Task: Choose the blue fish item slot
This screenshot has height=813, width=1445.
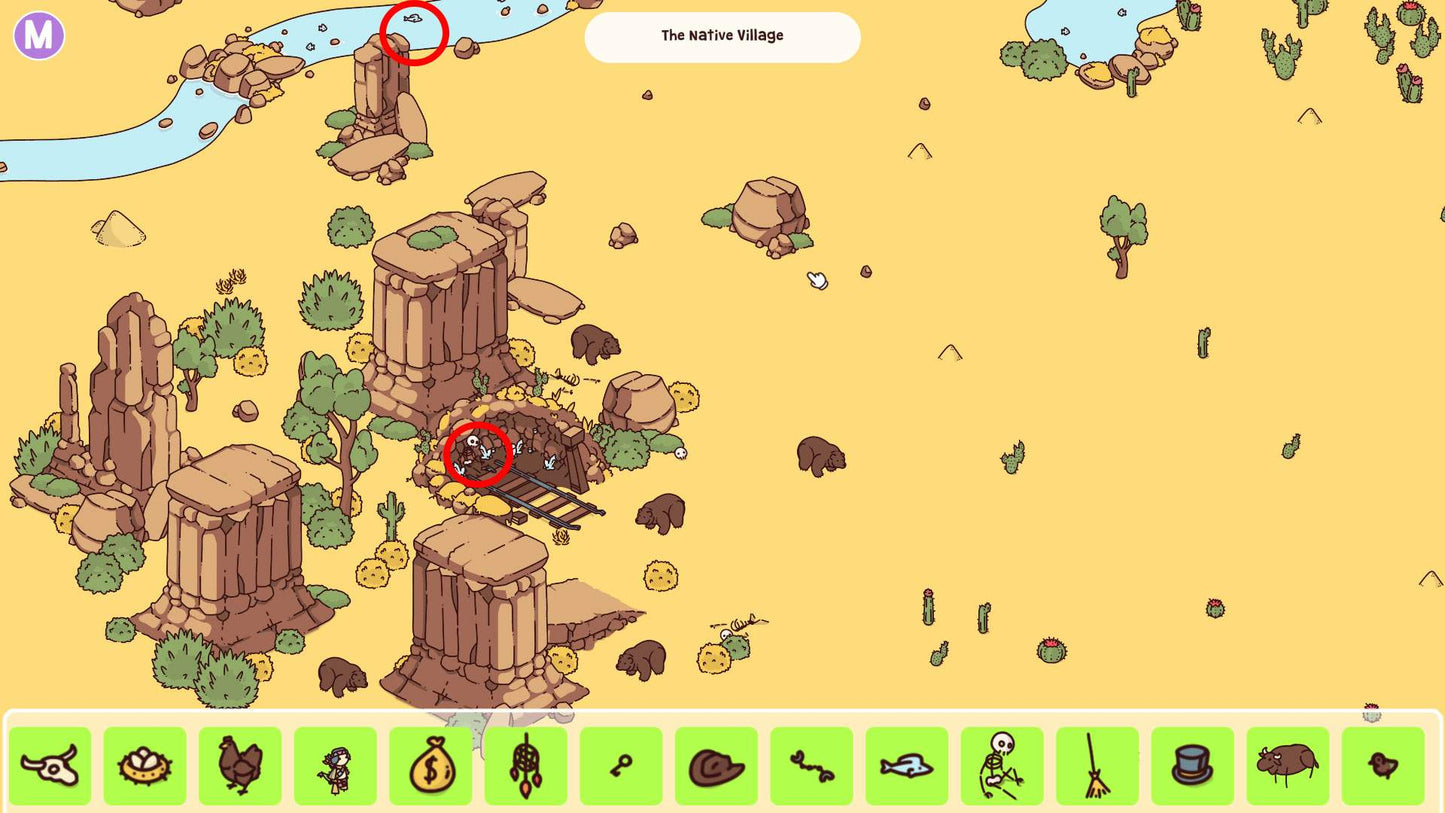Action: coord(907,766)
